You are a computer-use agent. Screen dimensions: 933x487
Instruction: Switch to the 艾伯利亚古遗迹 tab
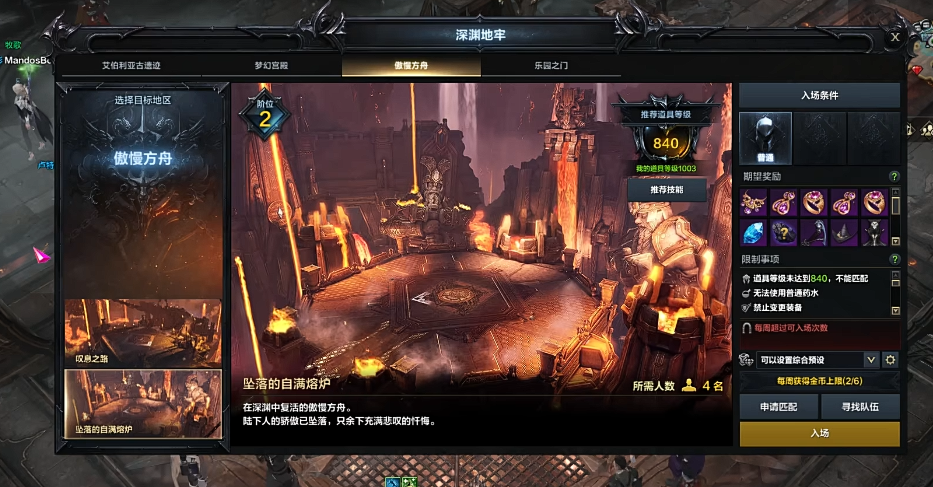click(131, 65)
